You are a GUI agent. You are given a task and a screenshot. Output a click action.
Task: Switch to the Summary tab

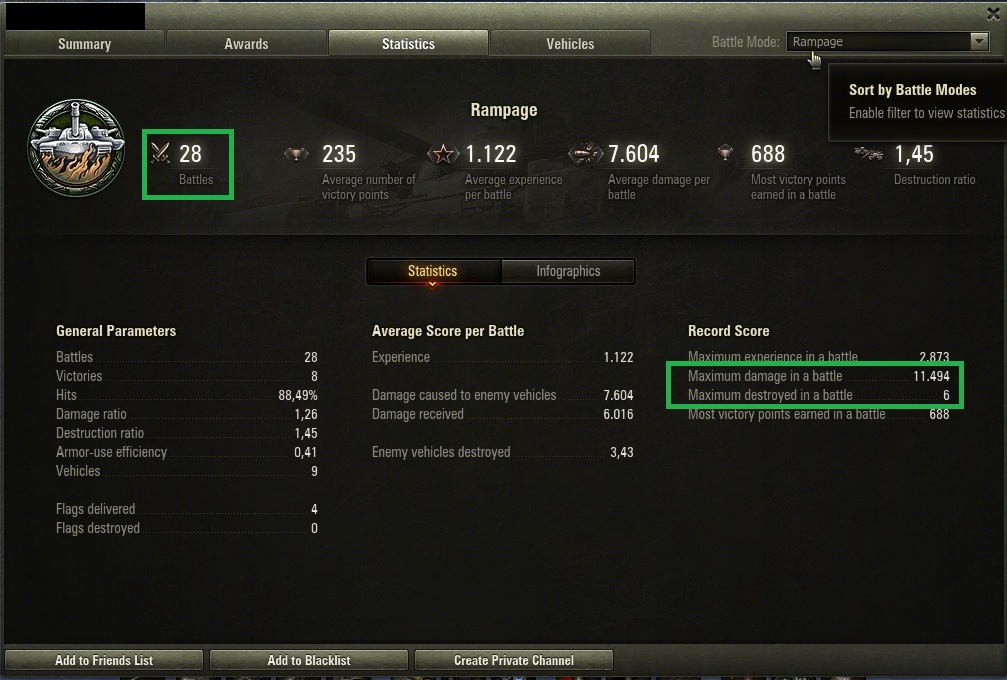coord(84,43)
